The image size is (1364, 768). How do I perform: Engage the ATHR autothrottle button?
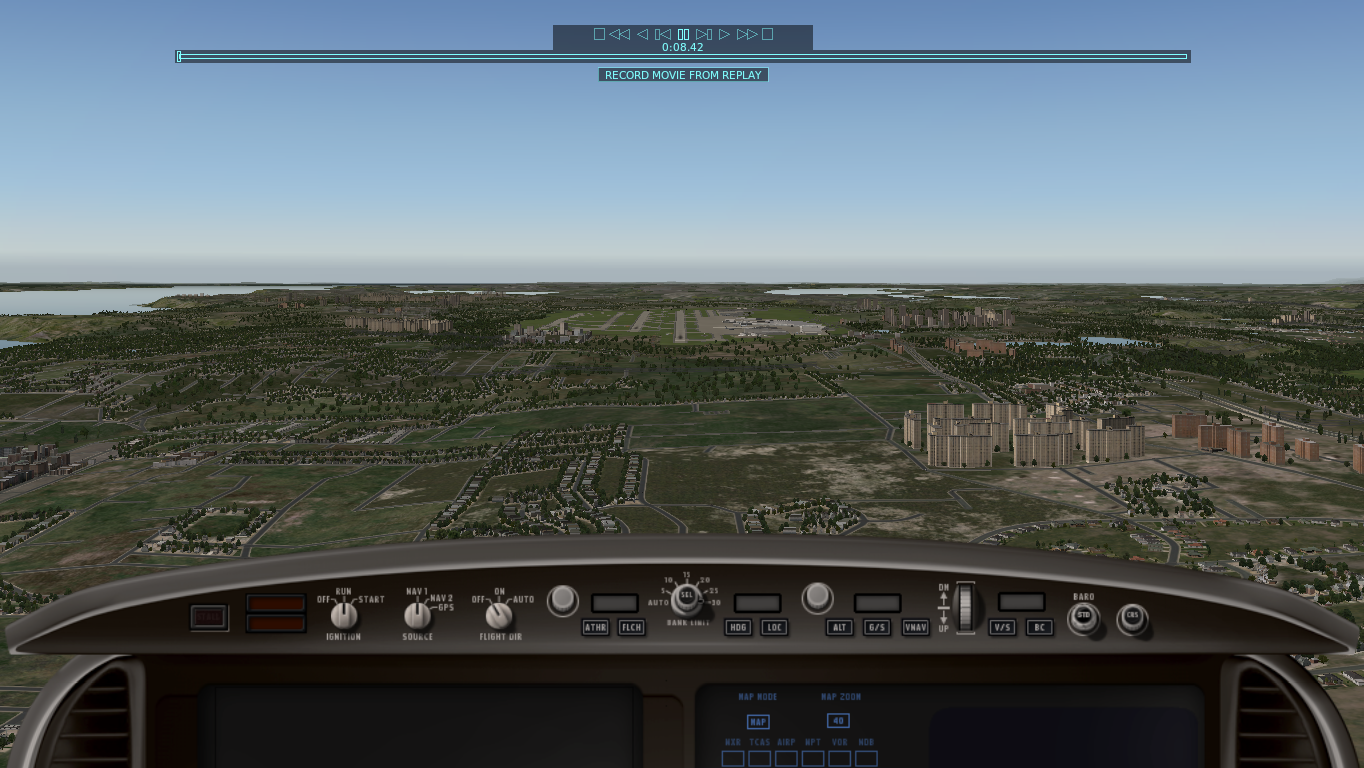595,627
